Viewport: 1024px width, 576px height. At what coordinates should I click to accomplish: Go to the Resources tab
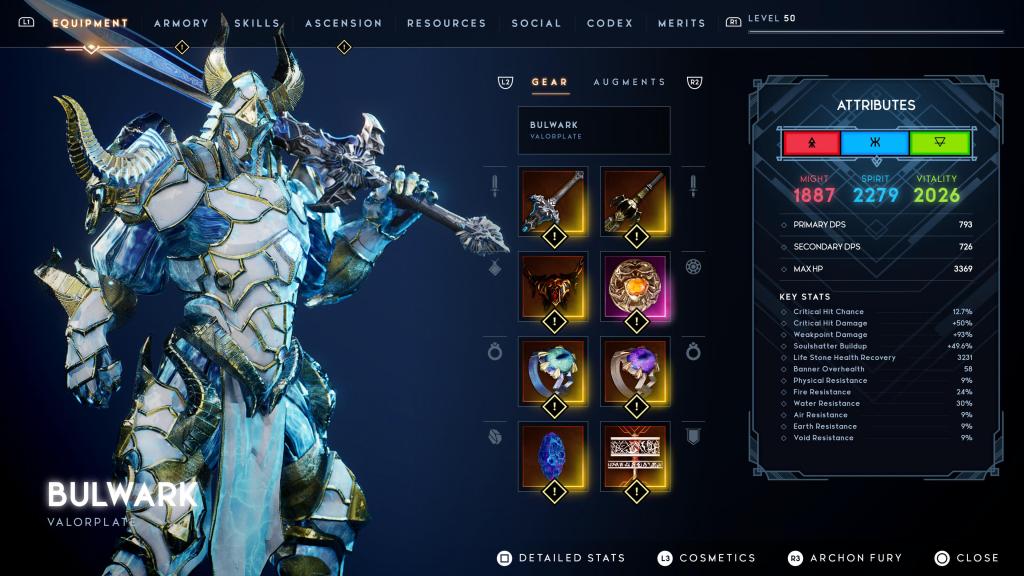coord(446,23)
